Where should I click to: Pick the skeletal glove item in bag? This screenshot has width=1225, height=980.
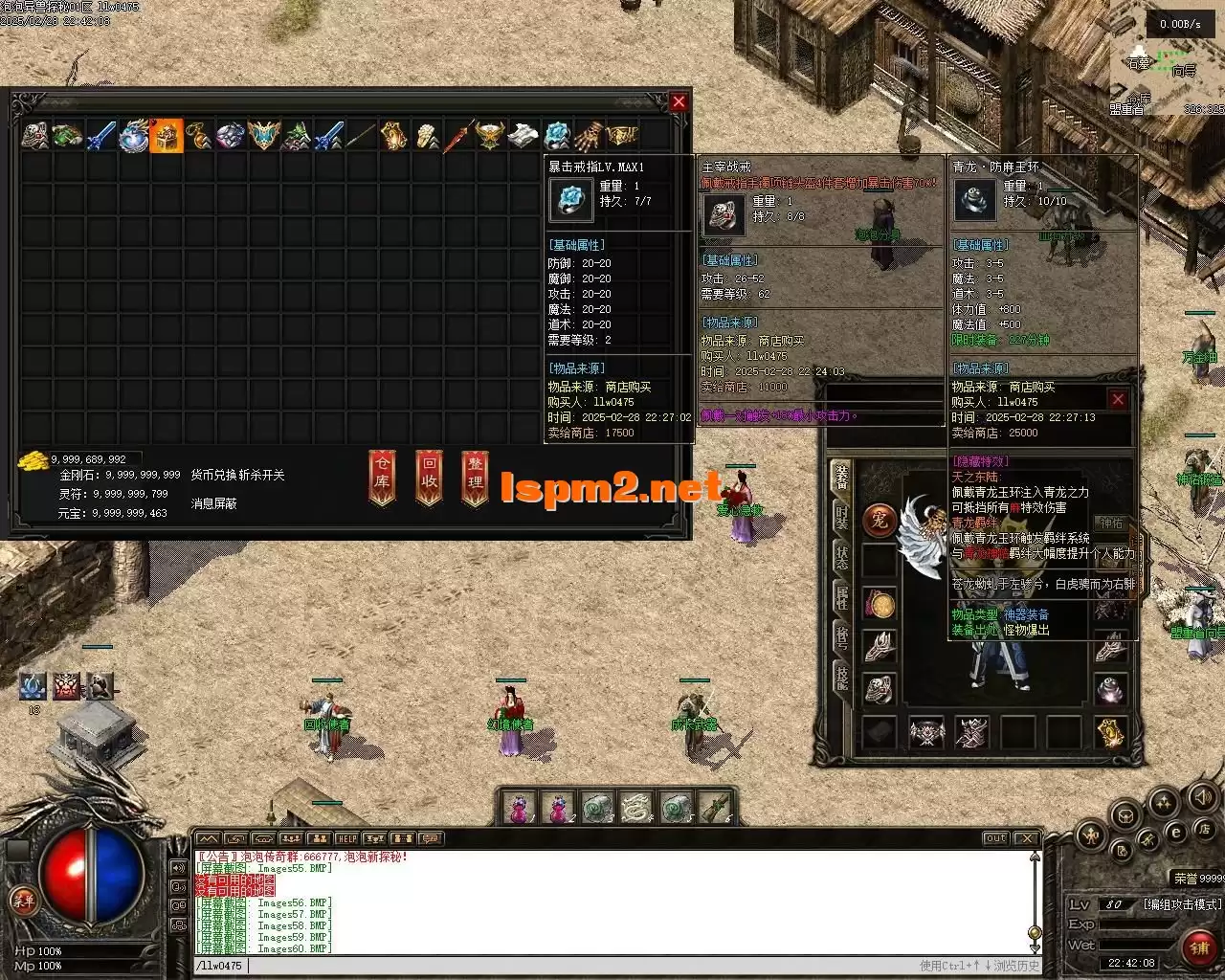590,136
